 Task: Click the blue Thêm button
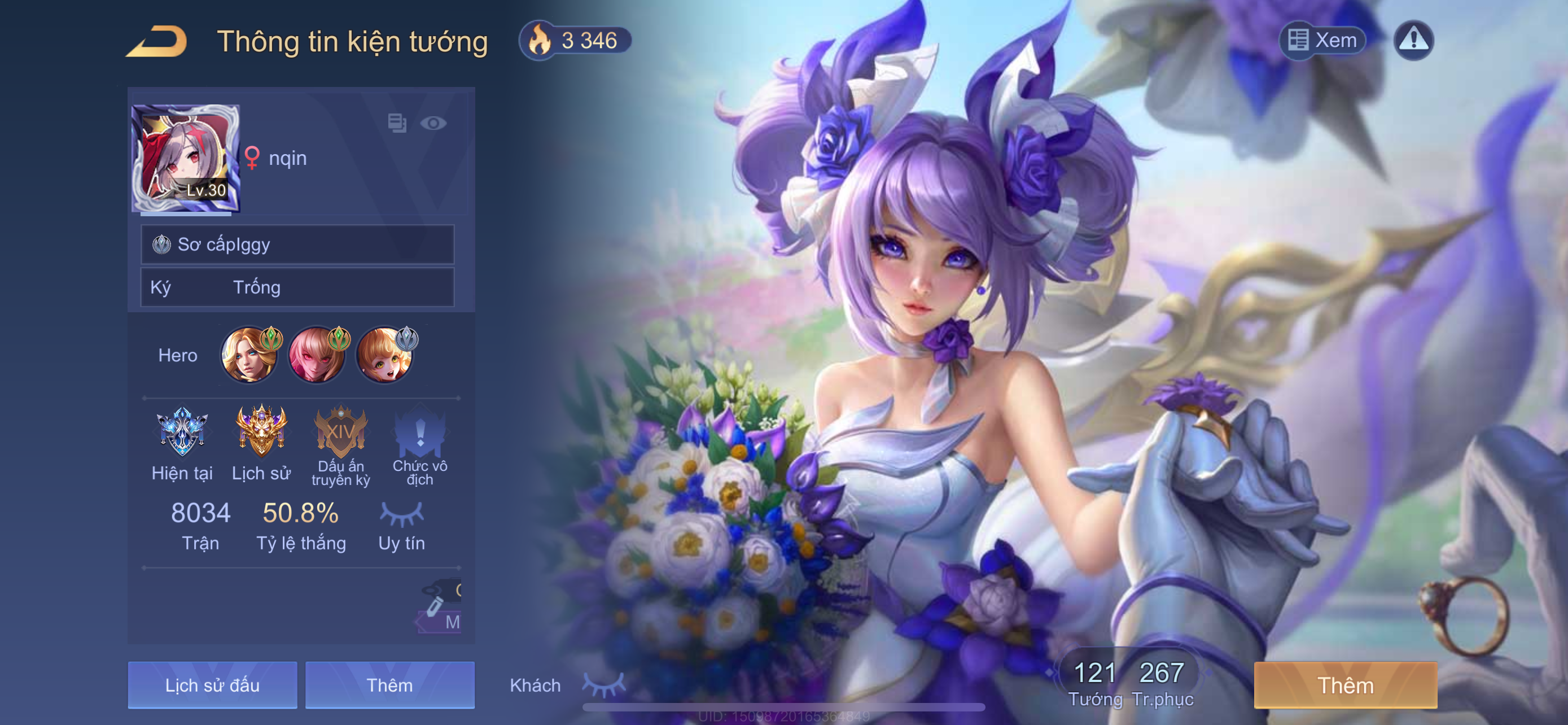click(x=389, y=685)
